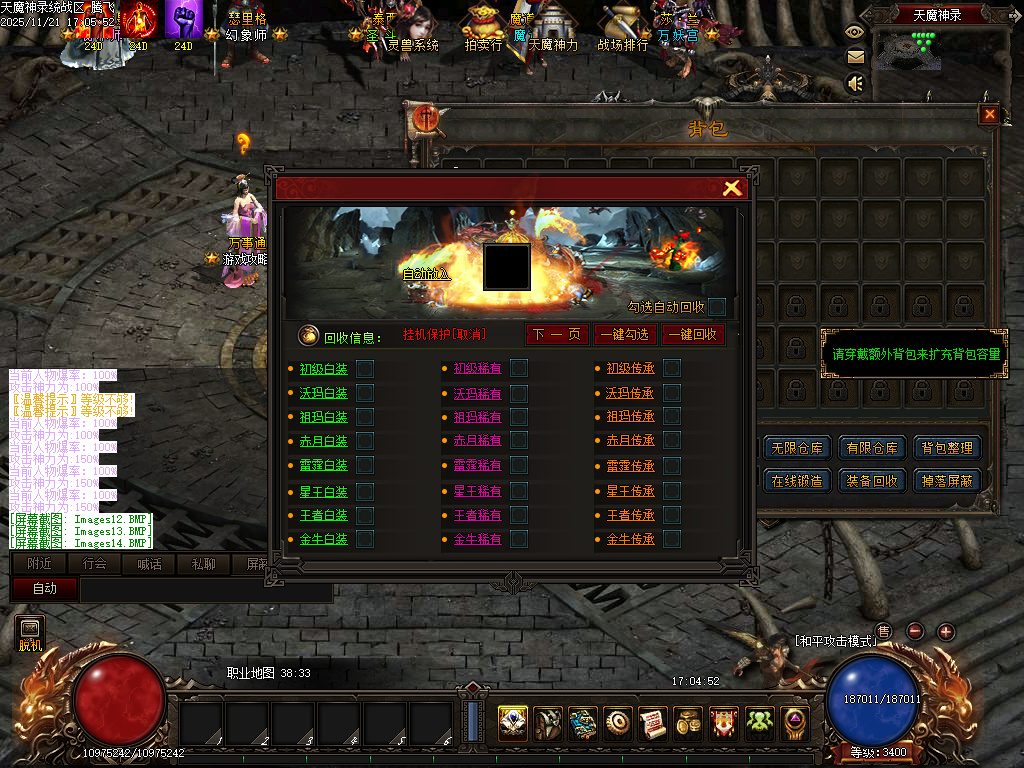Open 在线锻造 online forging

(797, 481)
